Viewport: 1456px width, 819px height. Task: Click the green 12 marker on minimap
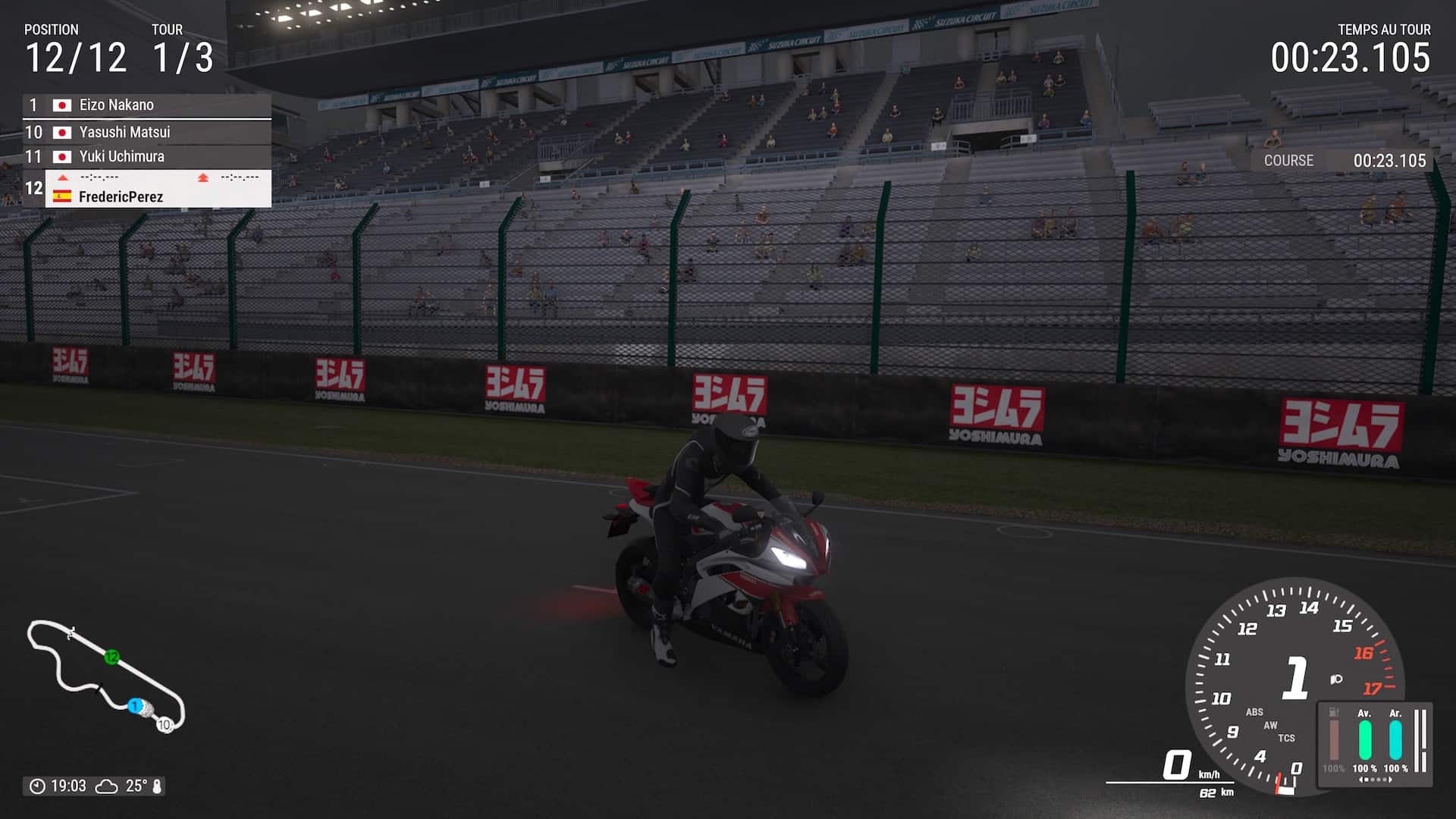[x=112, y=657]
